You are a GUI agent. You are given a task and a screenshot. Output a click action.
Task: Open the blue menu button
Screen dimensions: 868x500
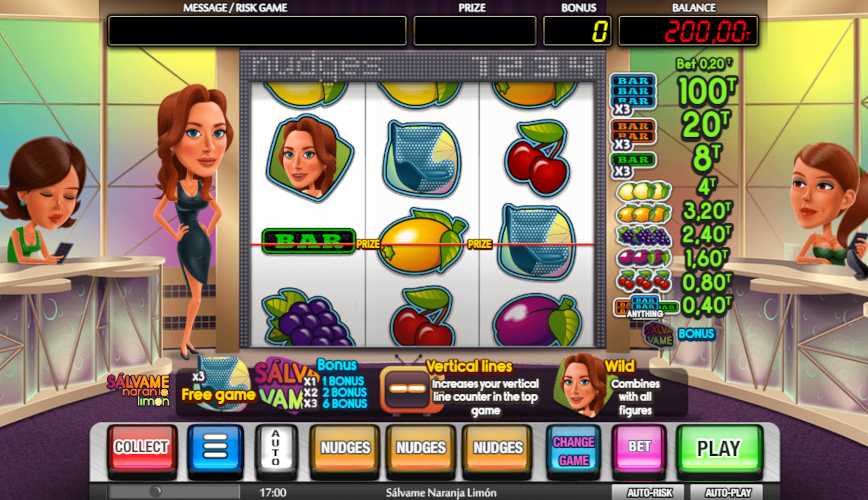pos(215,448)
